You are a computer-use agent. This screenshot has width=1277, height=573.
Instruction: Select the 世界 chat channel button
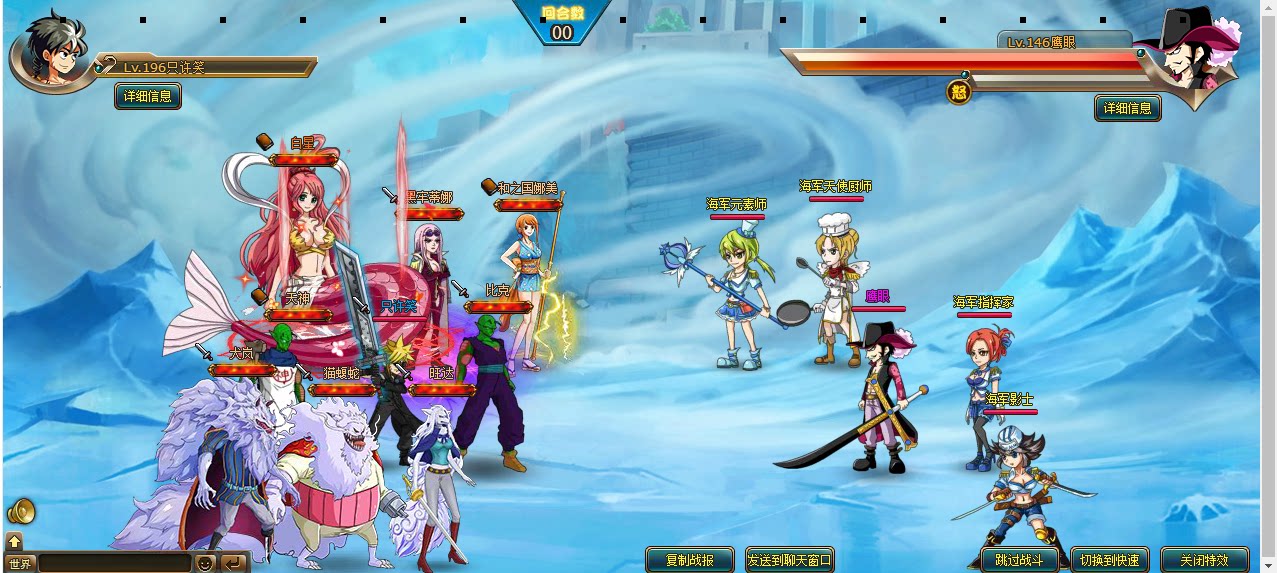pyautogui.click(x=21, y=563)
